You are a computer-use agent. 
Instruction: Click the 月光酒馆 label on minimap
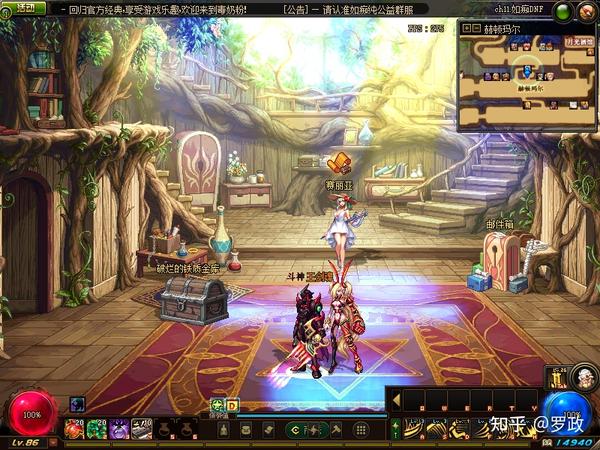(x=577, y=43)
